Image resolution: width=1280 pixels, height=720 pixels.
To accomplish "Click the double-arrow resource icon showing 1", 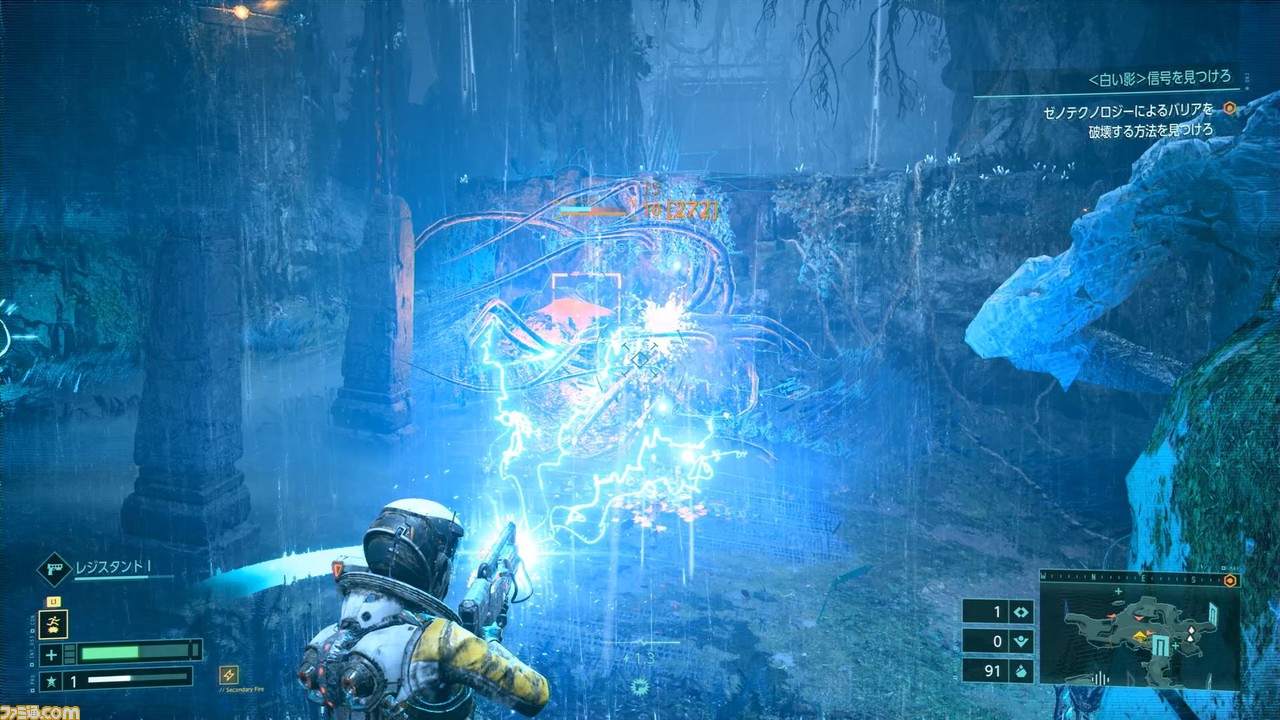I will [1021, 612].
